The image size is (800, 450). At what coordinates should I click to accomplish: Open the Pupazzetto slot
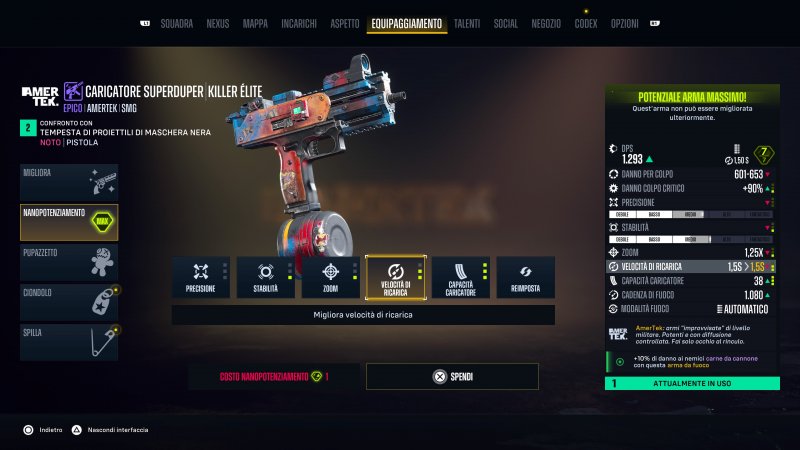click(69, 262)
